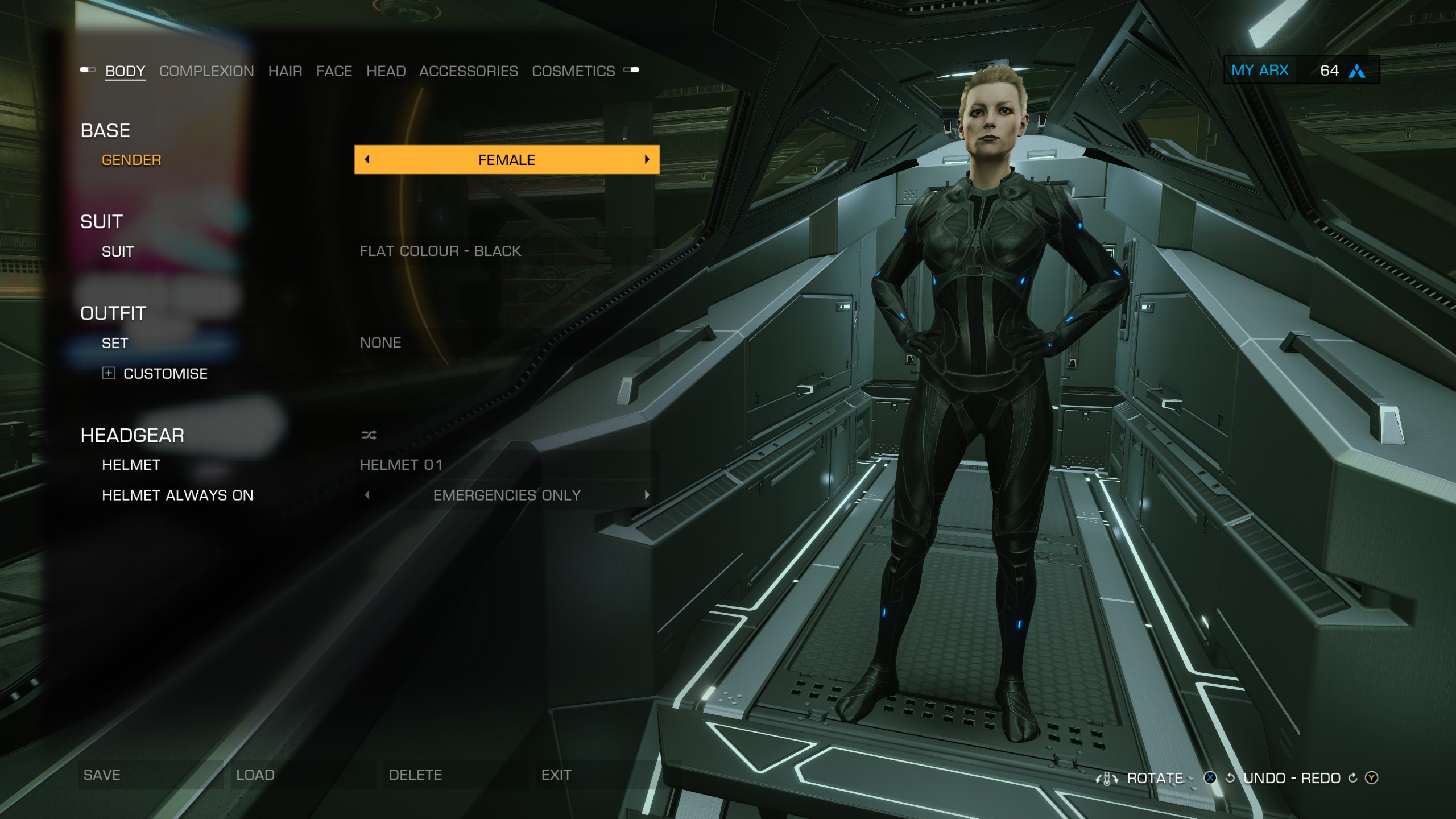Click the right arrow on the Gender selector
Viewport: 1456px width, 819px height.
click(647, 160)
